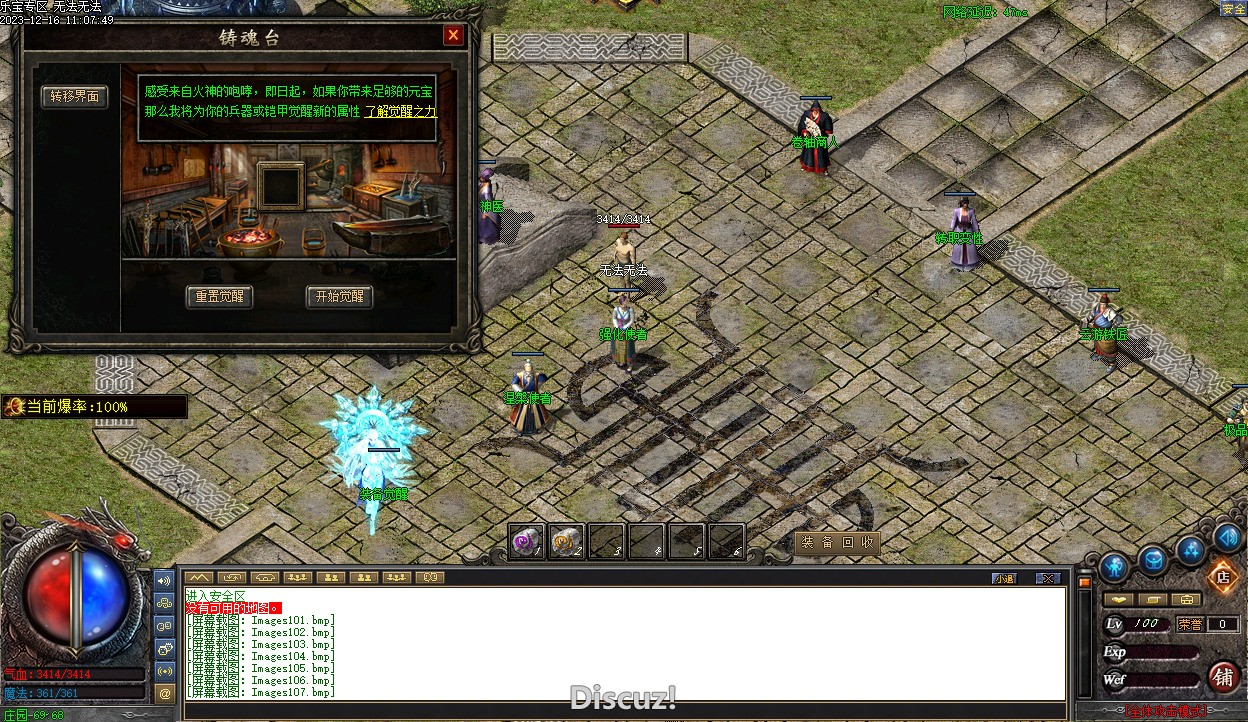
Task: Open the red 铺 stall button
Action: click(1223, 677)
